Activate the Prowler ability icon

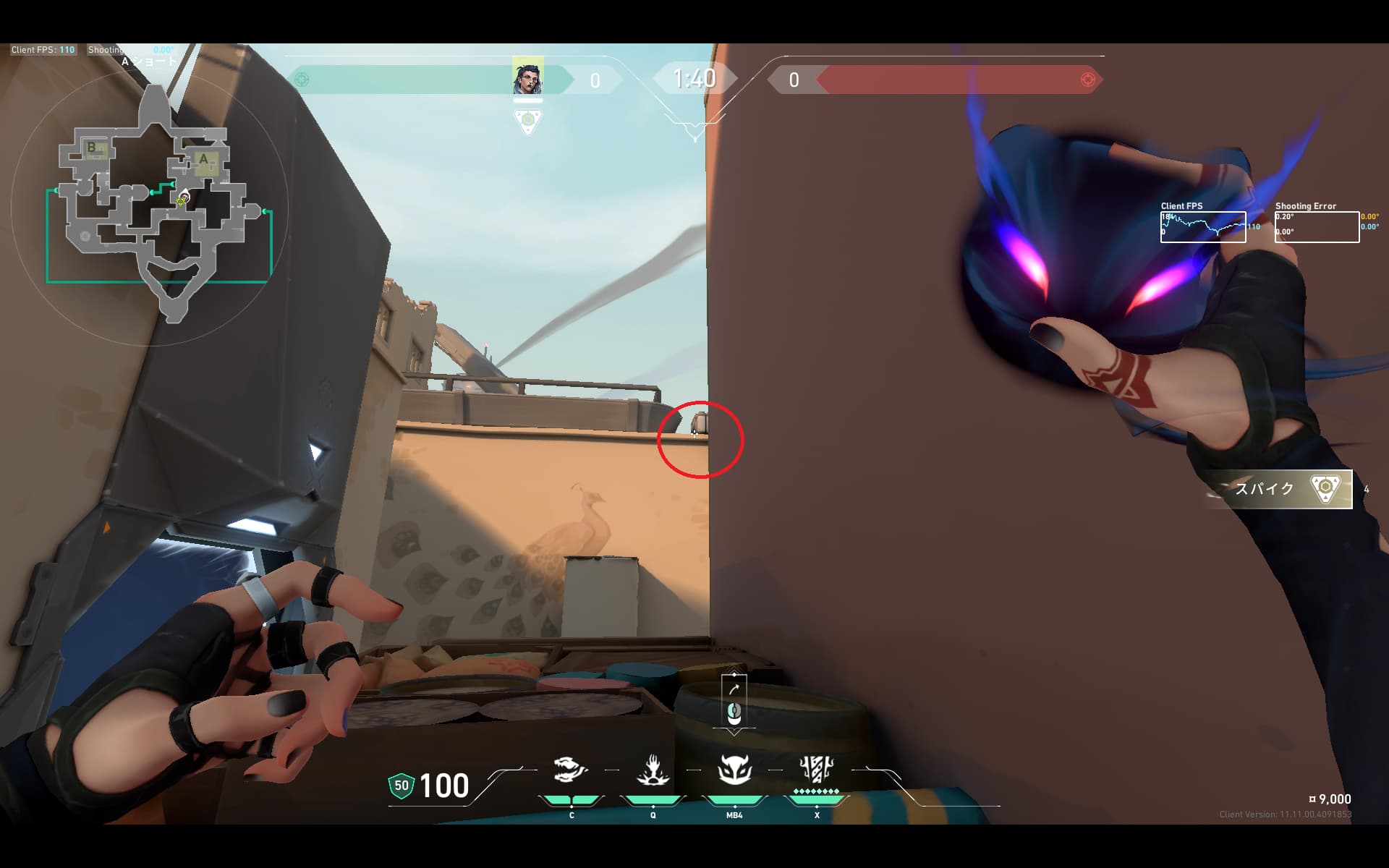570,770
